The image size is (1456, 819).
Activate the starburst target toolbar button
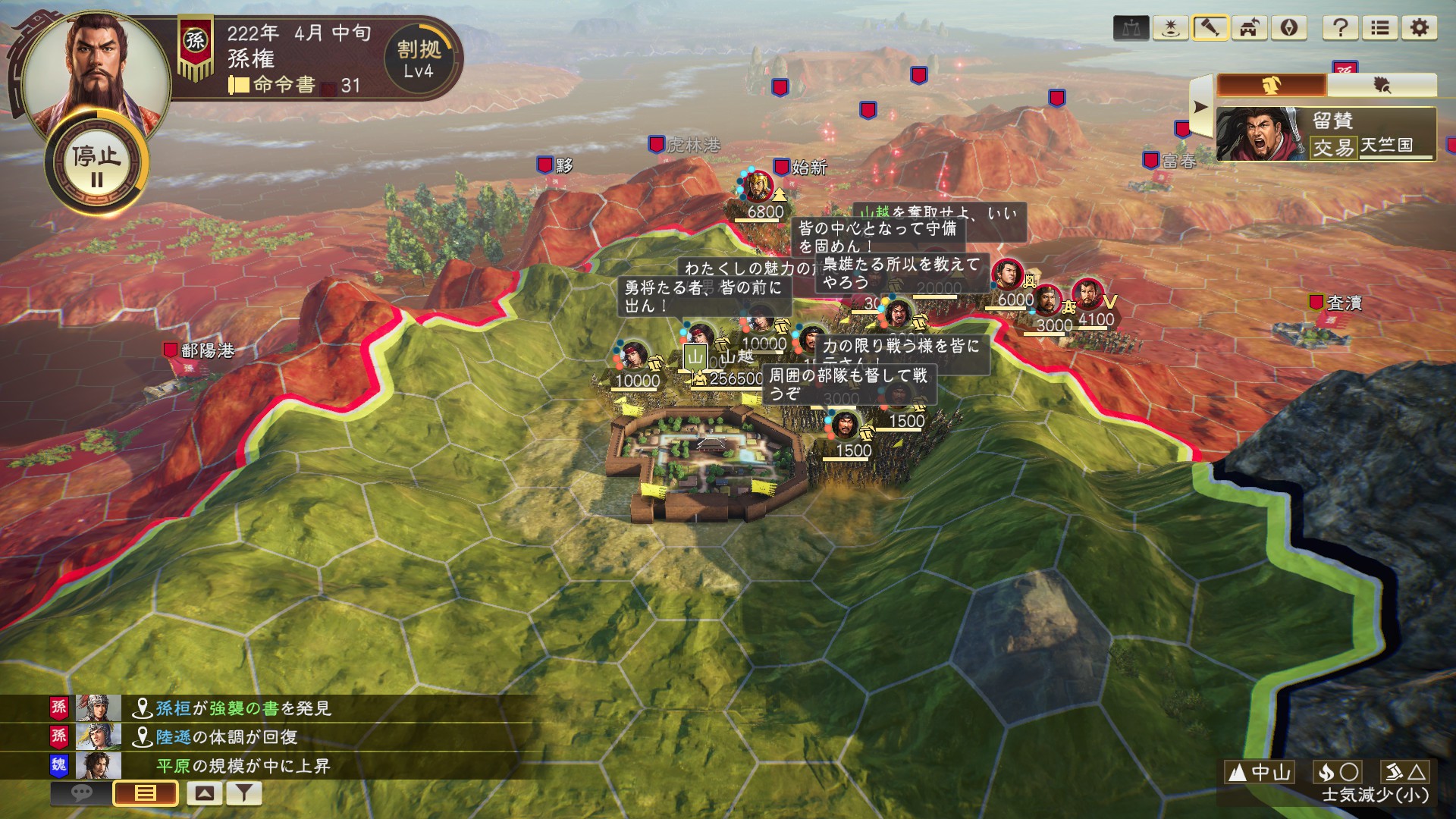(x=1170, y=29)
